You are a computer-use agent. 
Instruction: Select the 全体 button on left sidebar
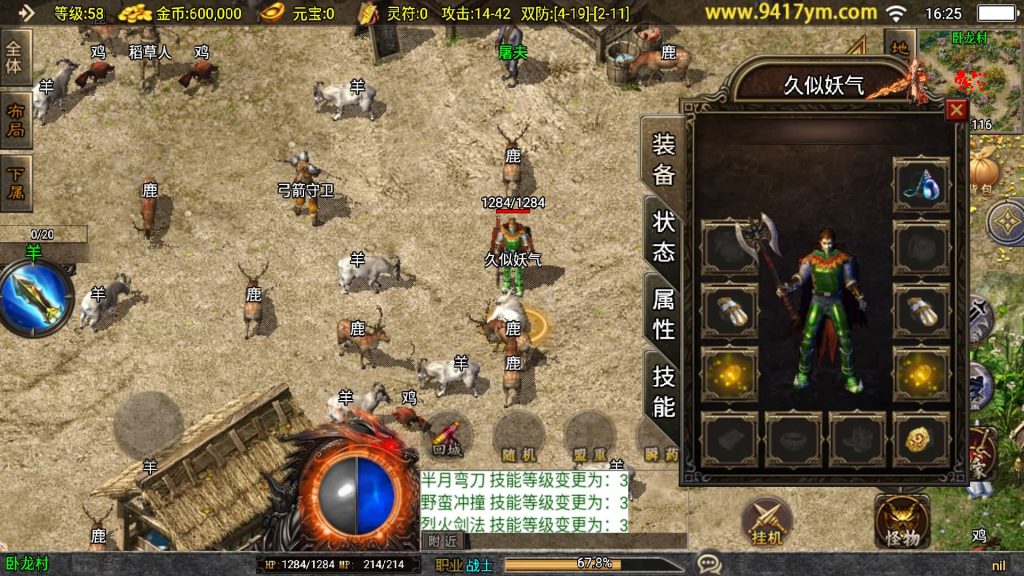[x=16, y=56]
